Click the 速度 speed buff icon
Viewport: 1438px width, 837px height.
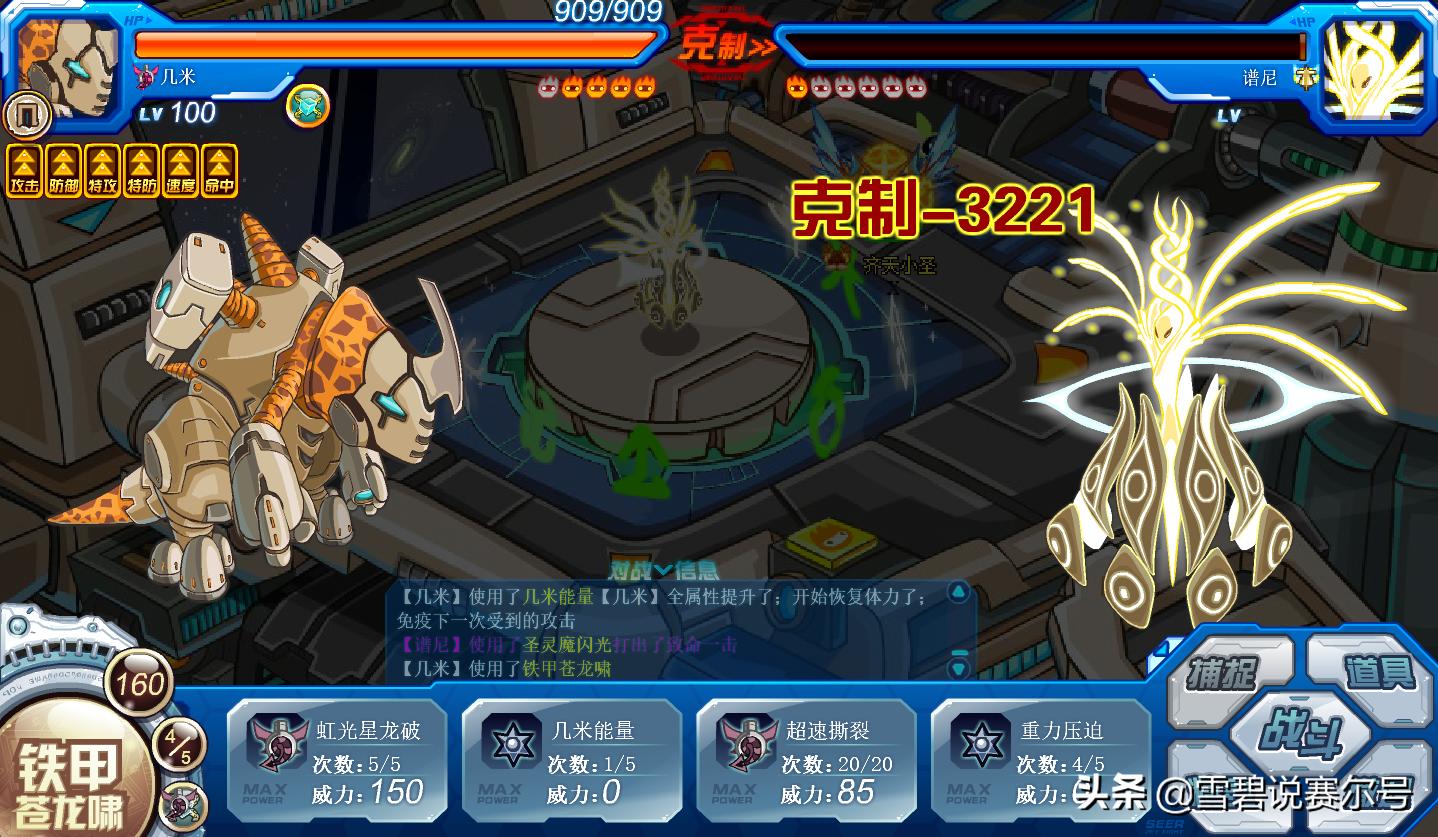click(x=181, y=170)
